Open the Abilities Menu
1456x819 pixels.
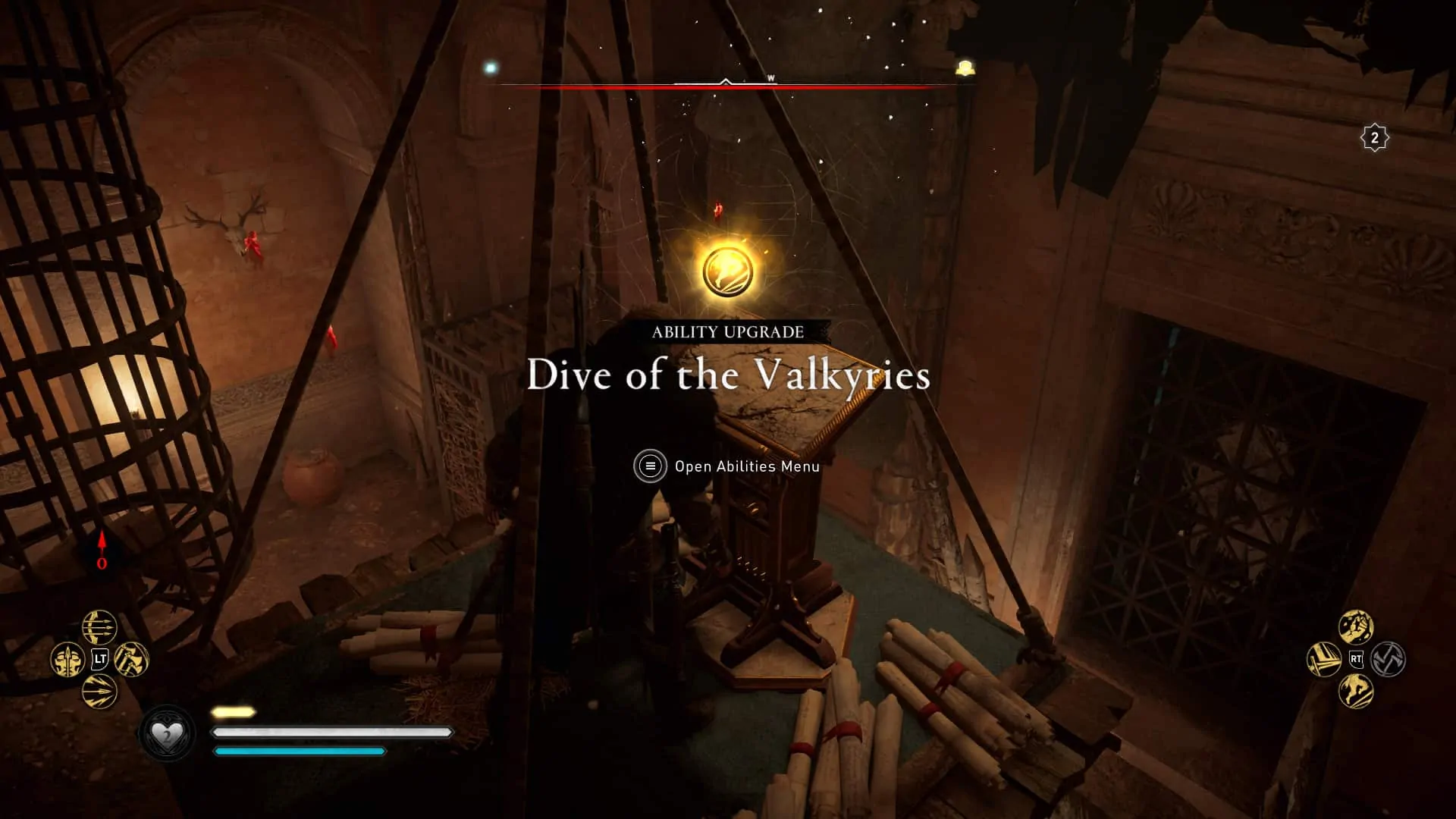click(745, 466)
